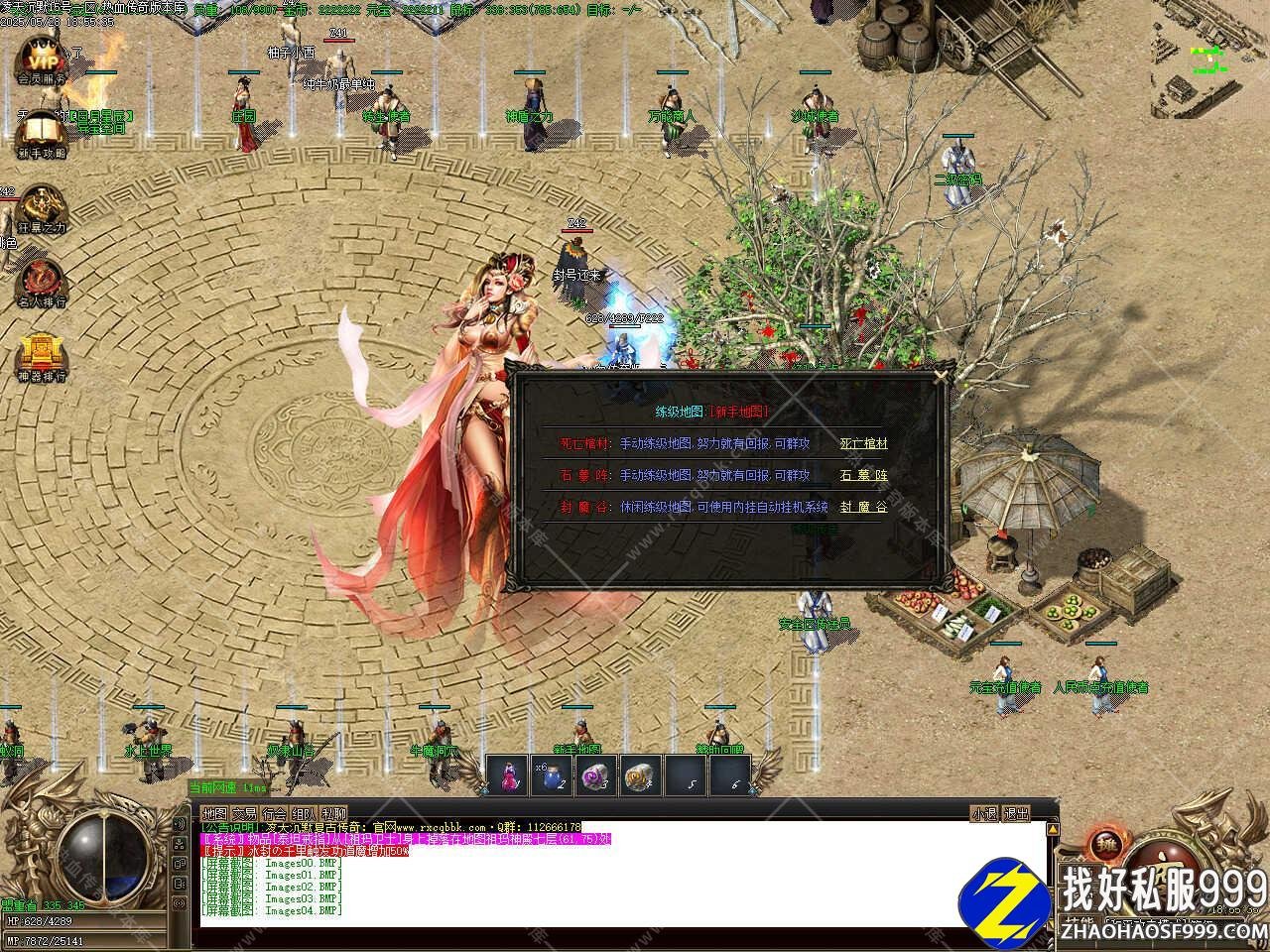Open the VIP 会员服务 icon
The image size is (1270, 952).
(x=42, y=58)
